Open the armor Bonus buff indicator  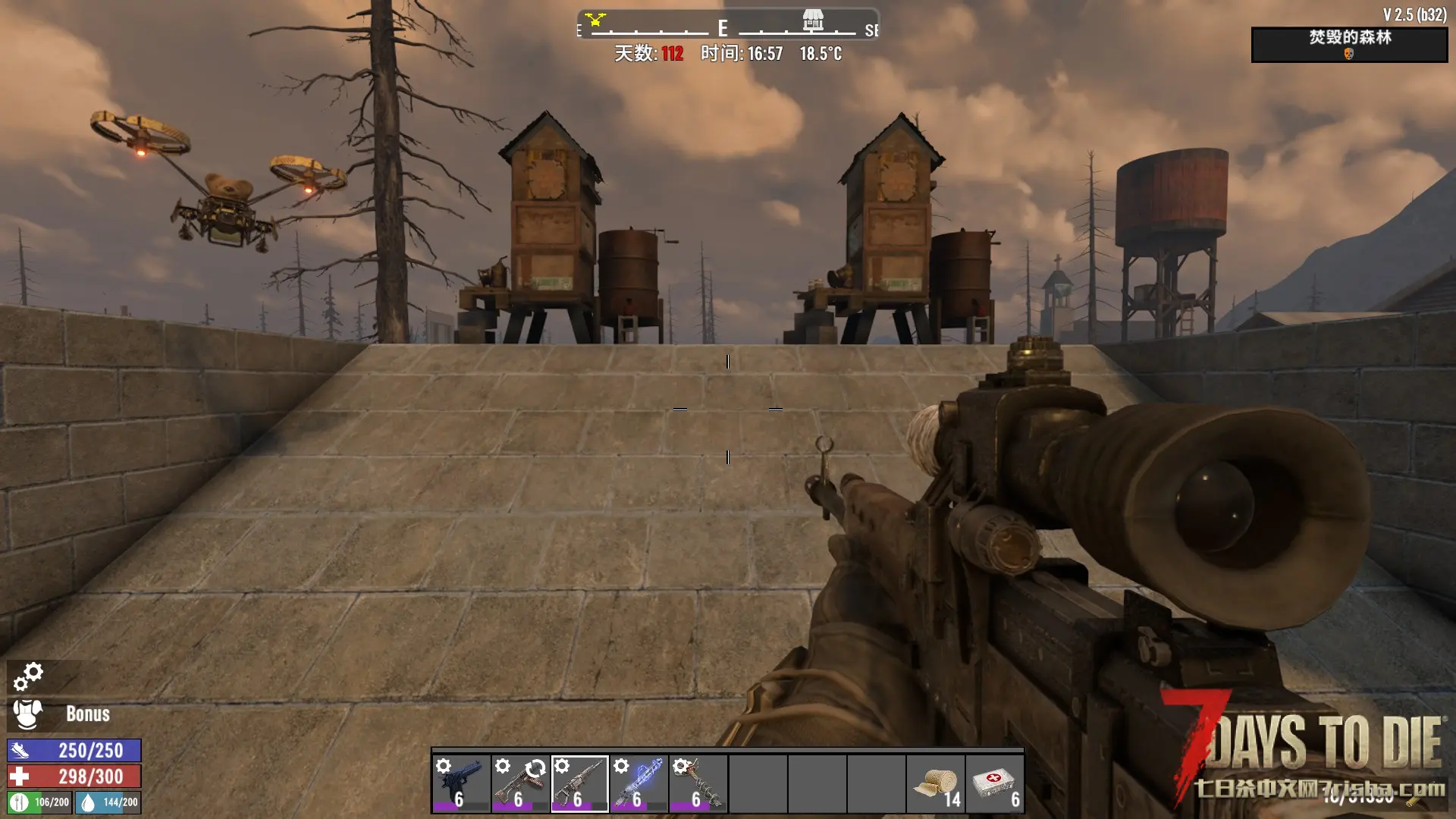pyautogui.click(x=61, y=714)
